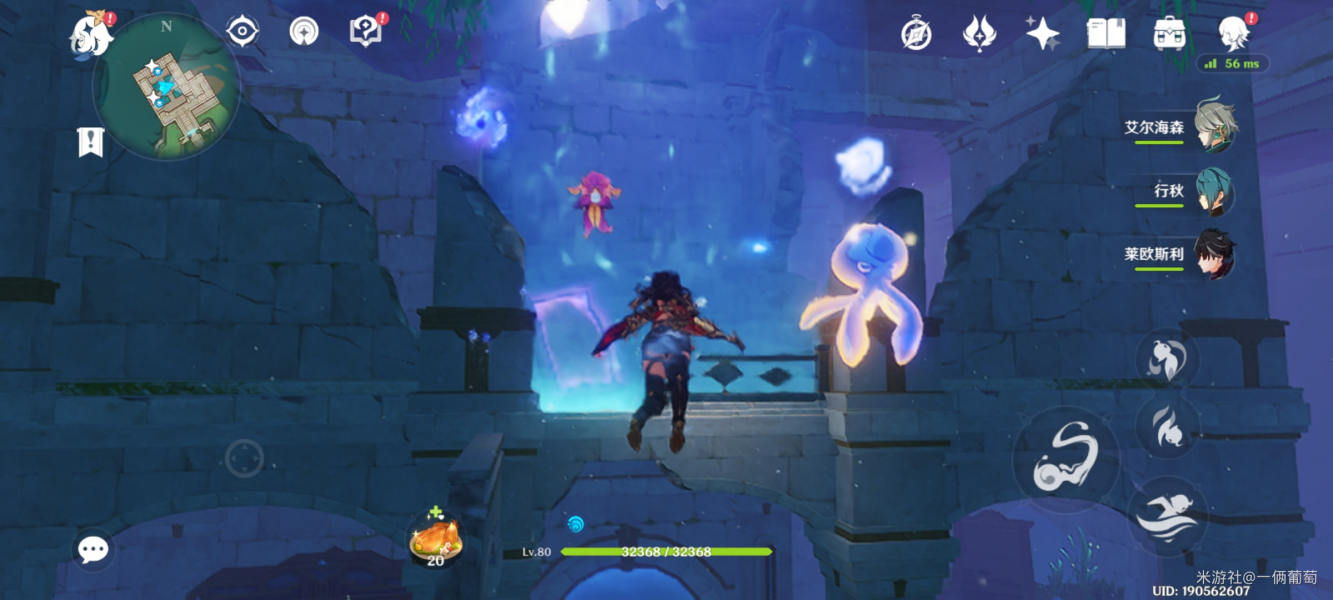Image resolution: width=1333 pixels, height=600 pixels.
Task: Tap the sprint dash button
Action: tap(1169, 516)
